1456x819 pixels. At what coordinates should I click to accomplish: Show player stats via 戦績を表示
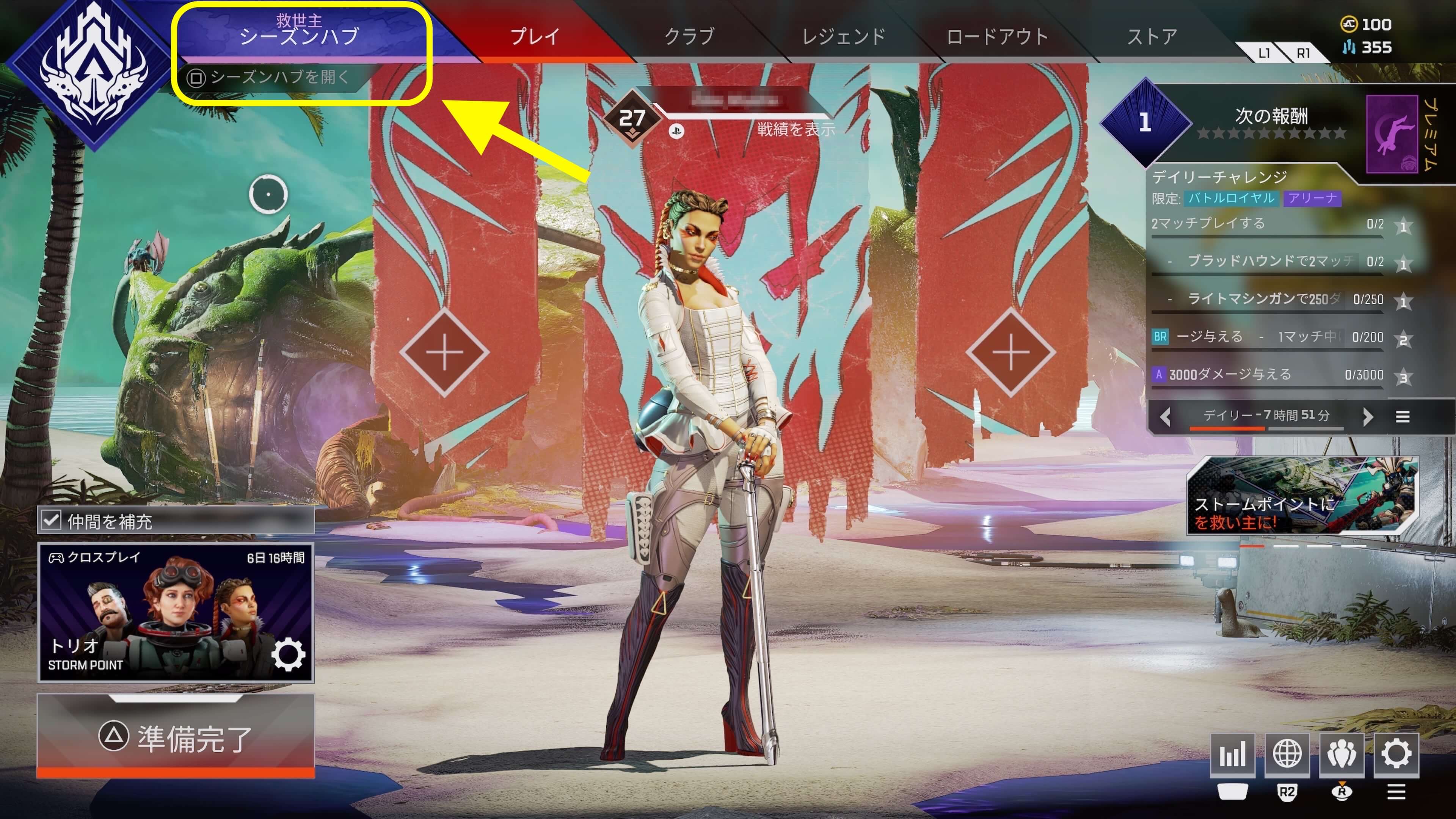pos(796,129)
